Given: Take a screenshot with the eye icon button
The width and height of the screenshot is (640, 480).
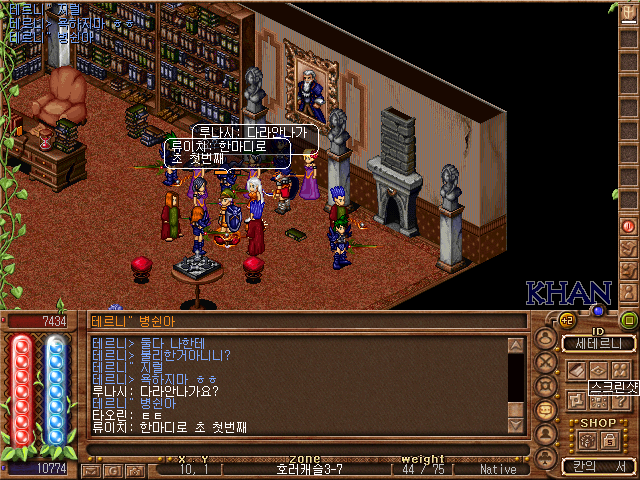Looking at the screenshot, I should coord(599,370).
